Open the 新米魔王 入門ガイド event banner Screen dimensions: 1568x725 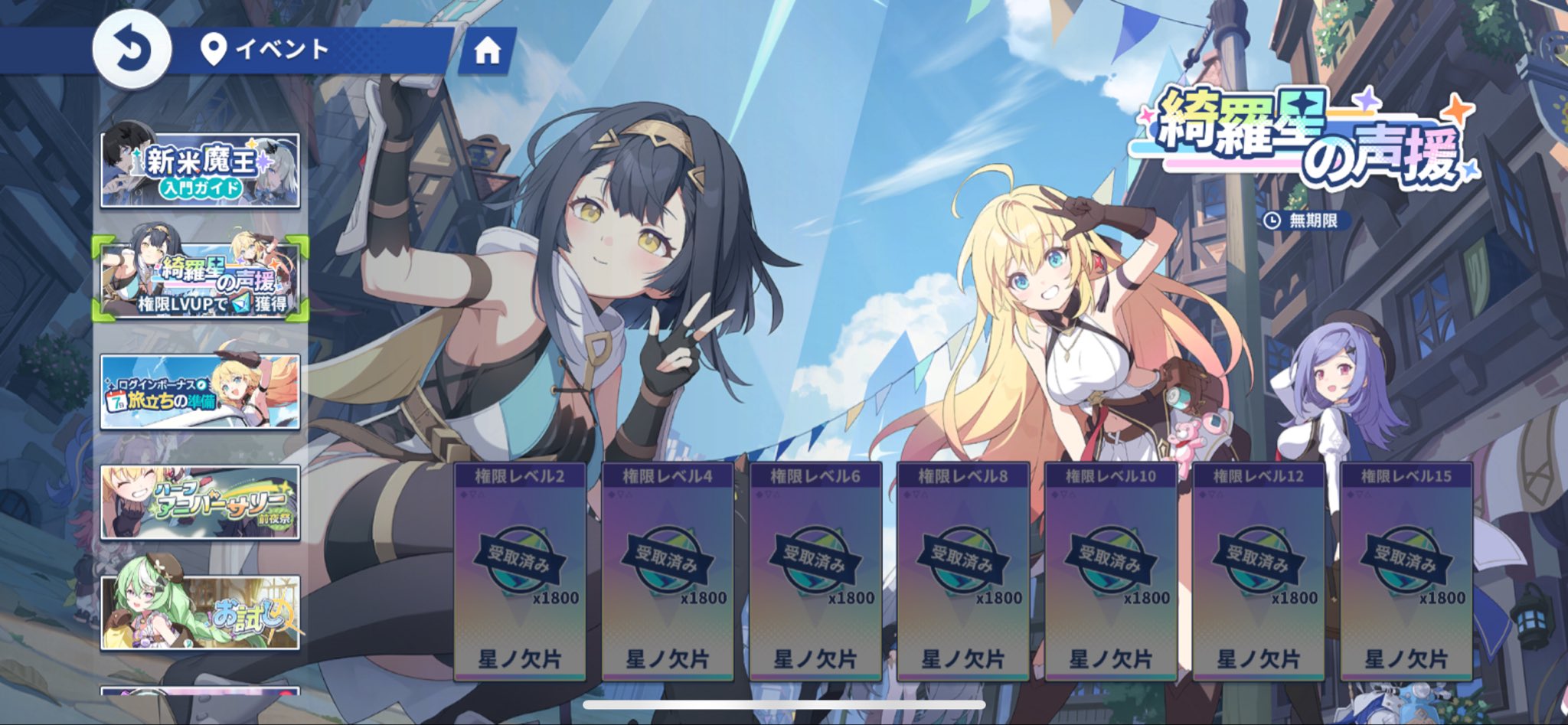pos(200,170)
